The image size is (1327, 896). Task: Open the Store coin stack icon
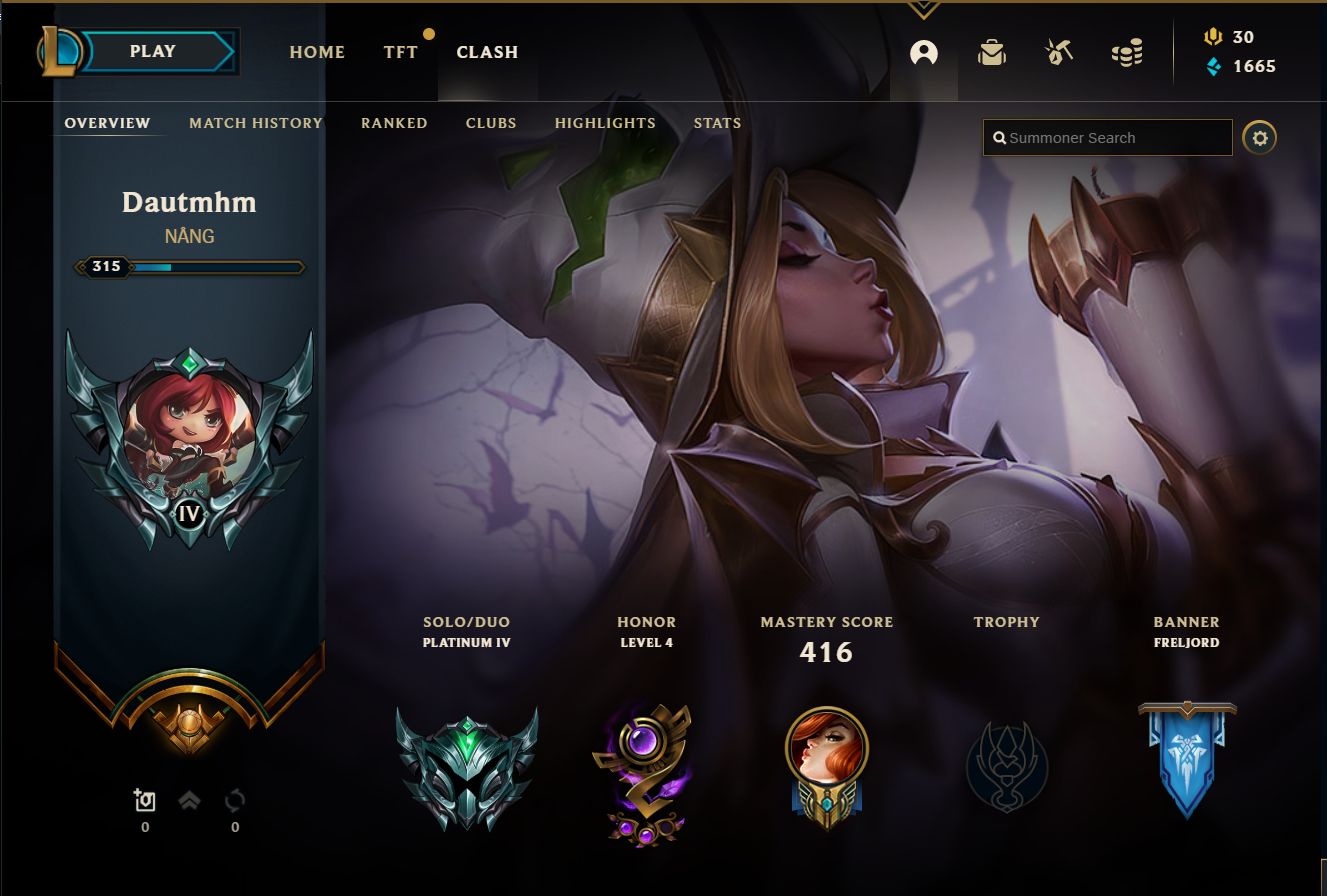point(1127,53)
